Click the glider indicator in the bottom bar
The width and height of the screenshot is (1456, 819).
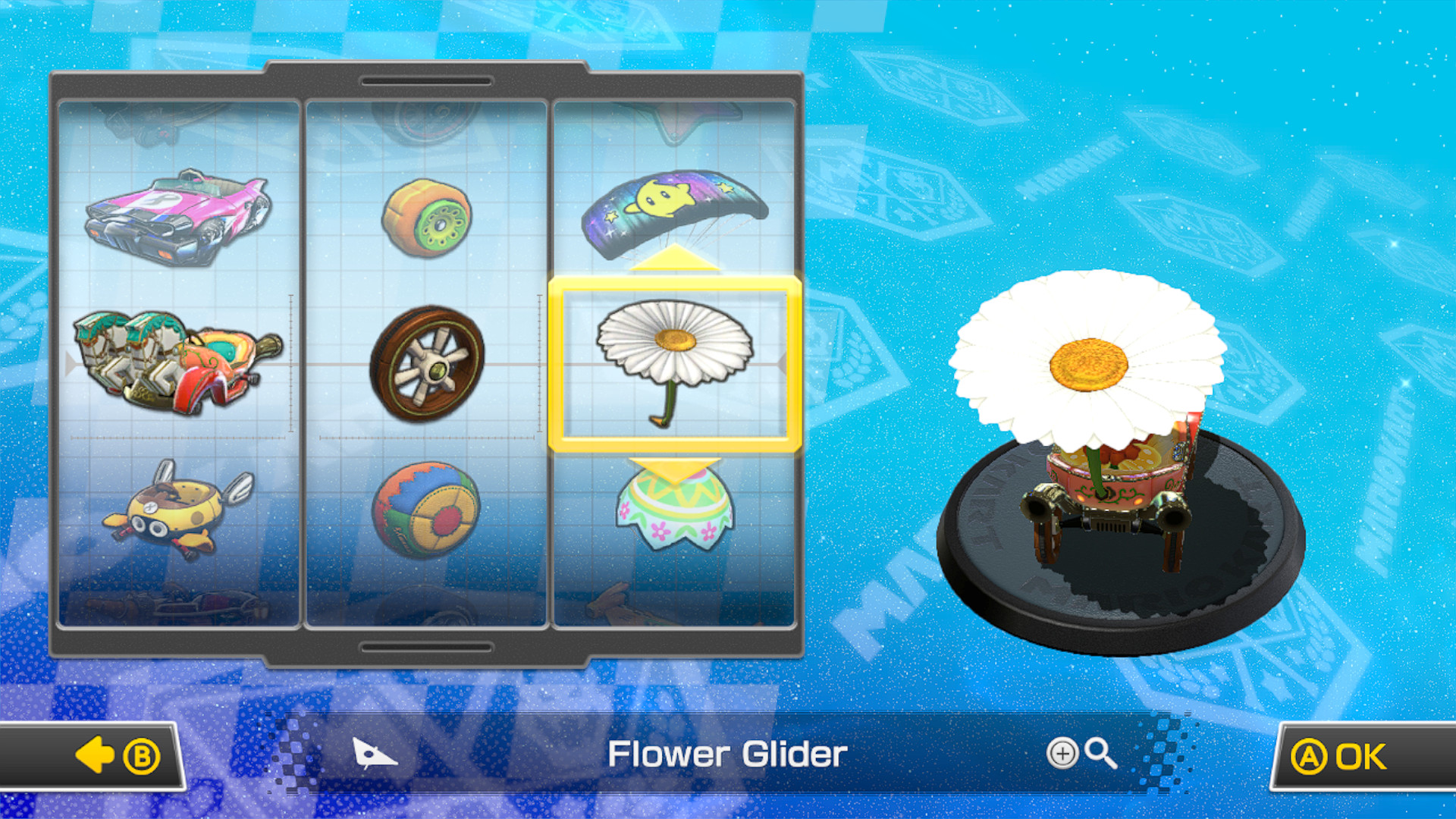[x=373, y=753]
